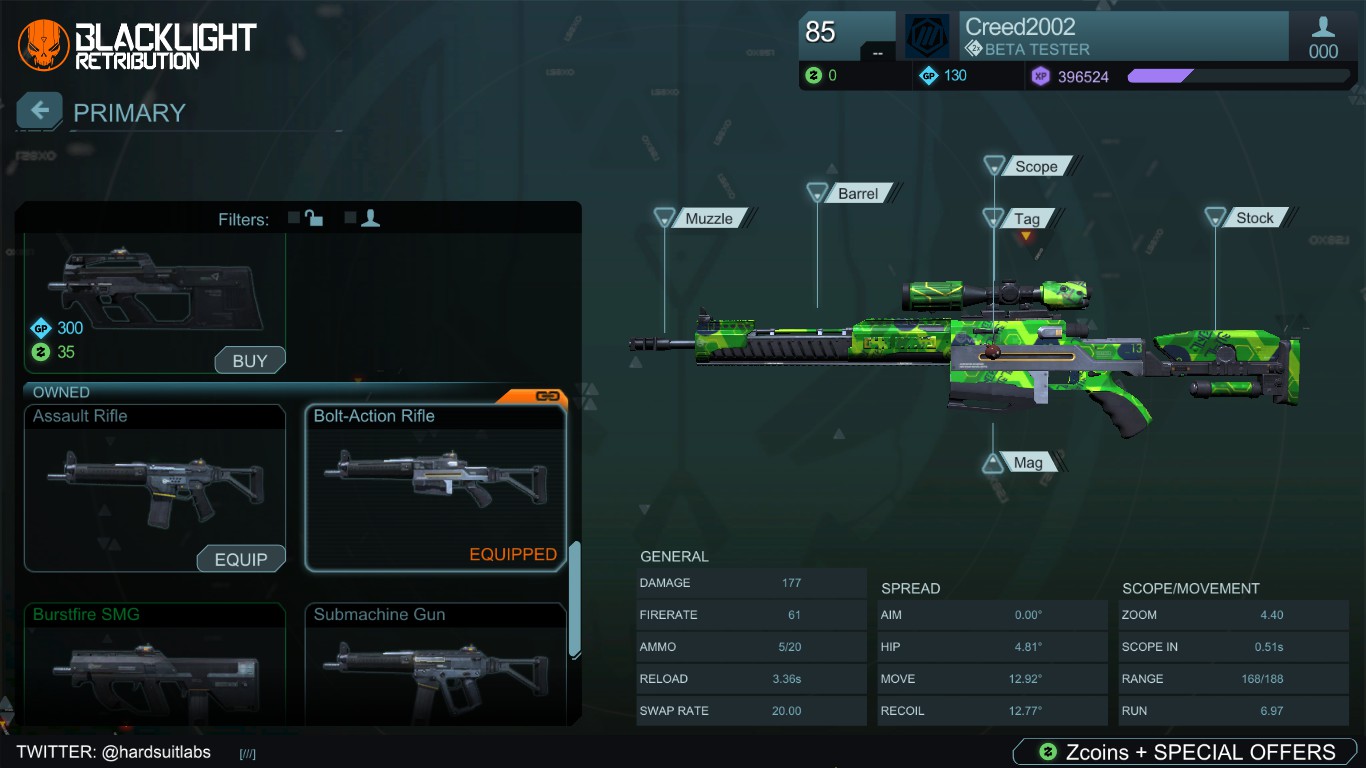The width and height of the screenshot is (1366, 768).
Task: Click the Zcoins currency icon
Action: coord(814,75)
